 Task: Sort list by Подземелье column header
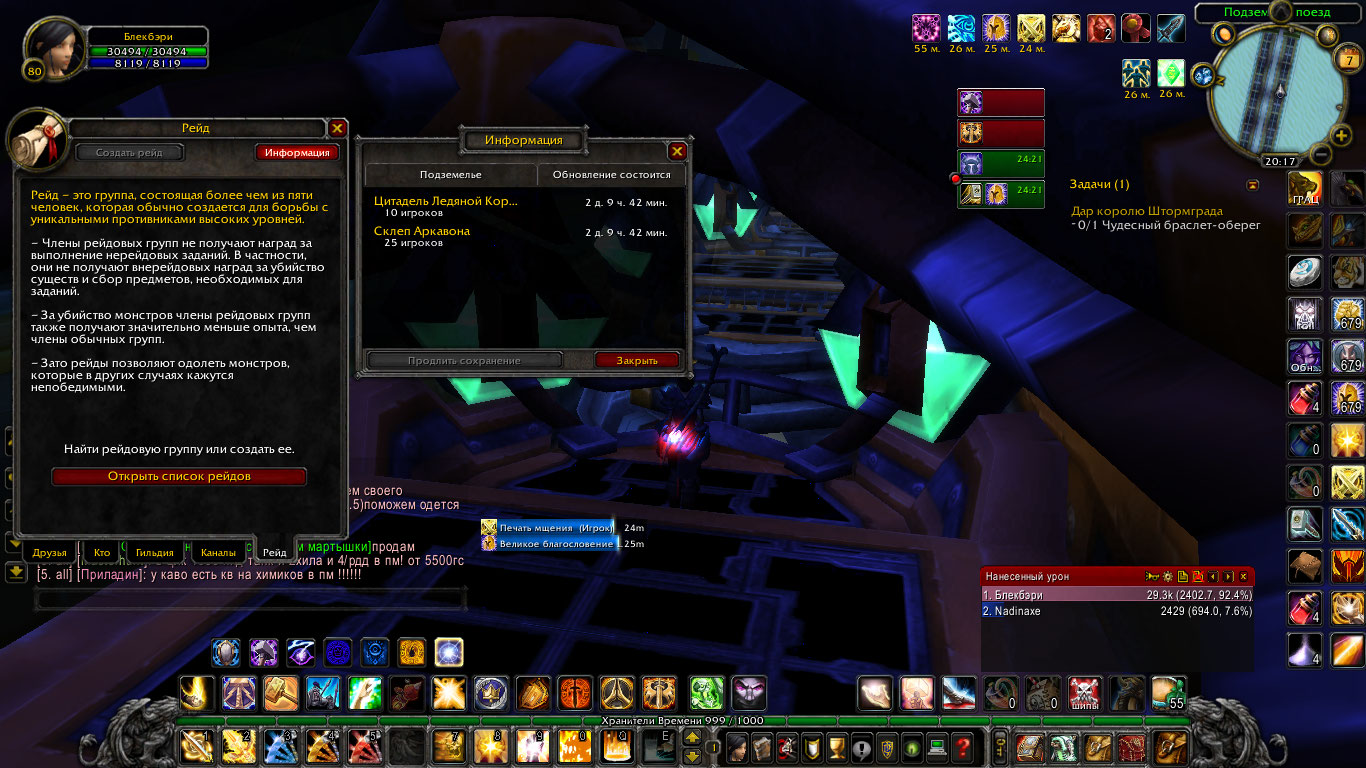[450, 175]
